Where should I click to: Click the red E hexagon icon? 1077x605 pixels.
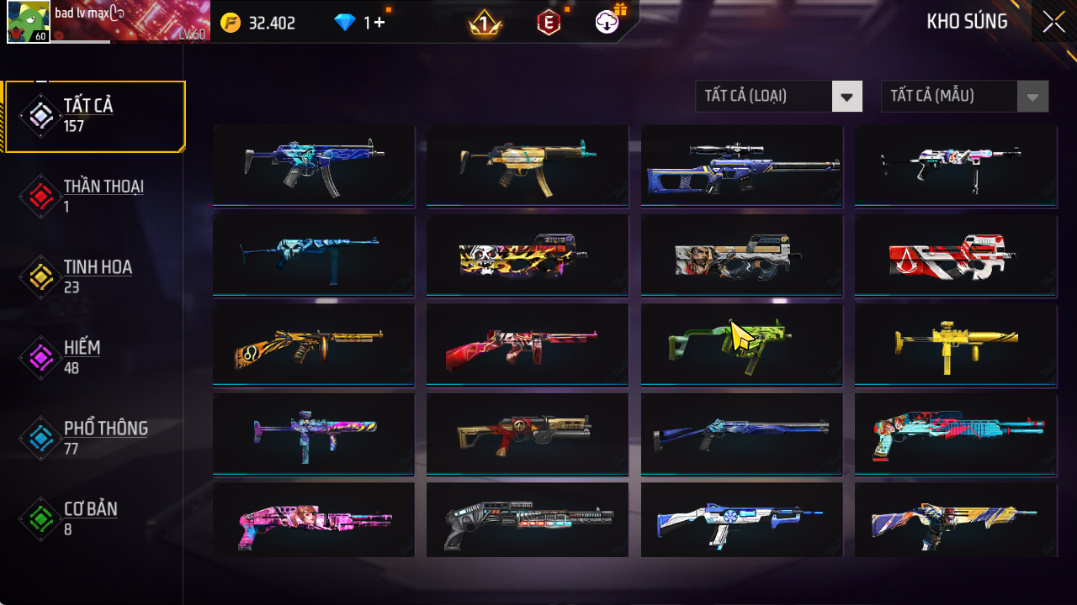pos(548,23)
